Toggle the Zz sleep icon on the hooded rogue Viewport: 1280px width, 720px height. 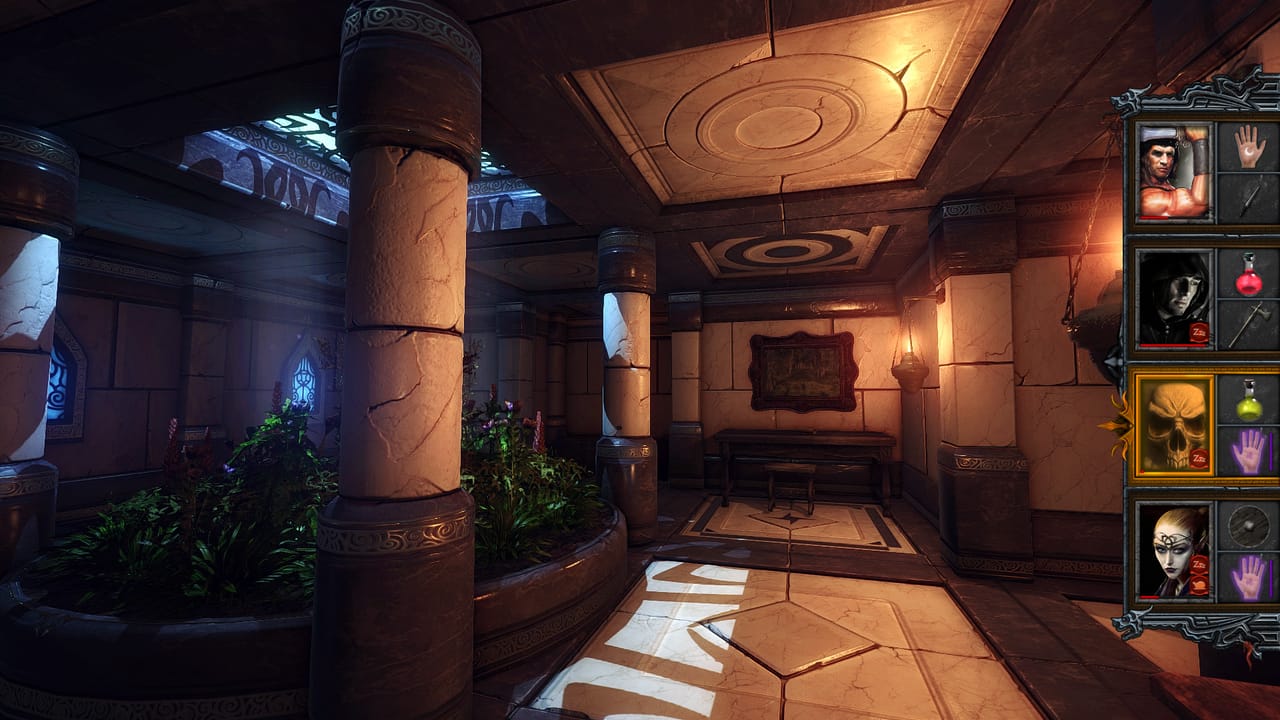(x=1198, y=330)
